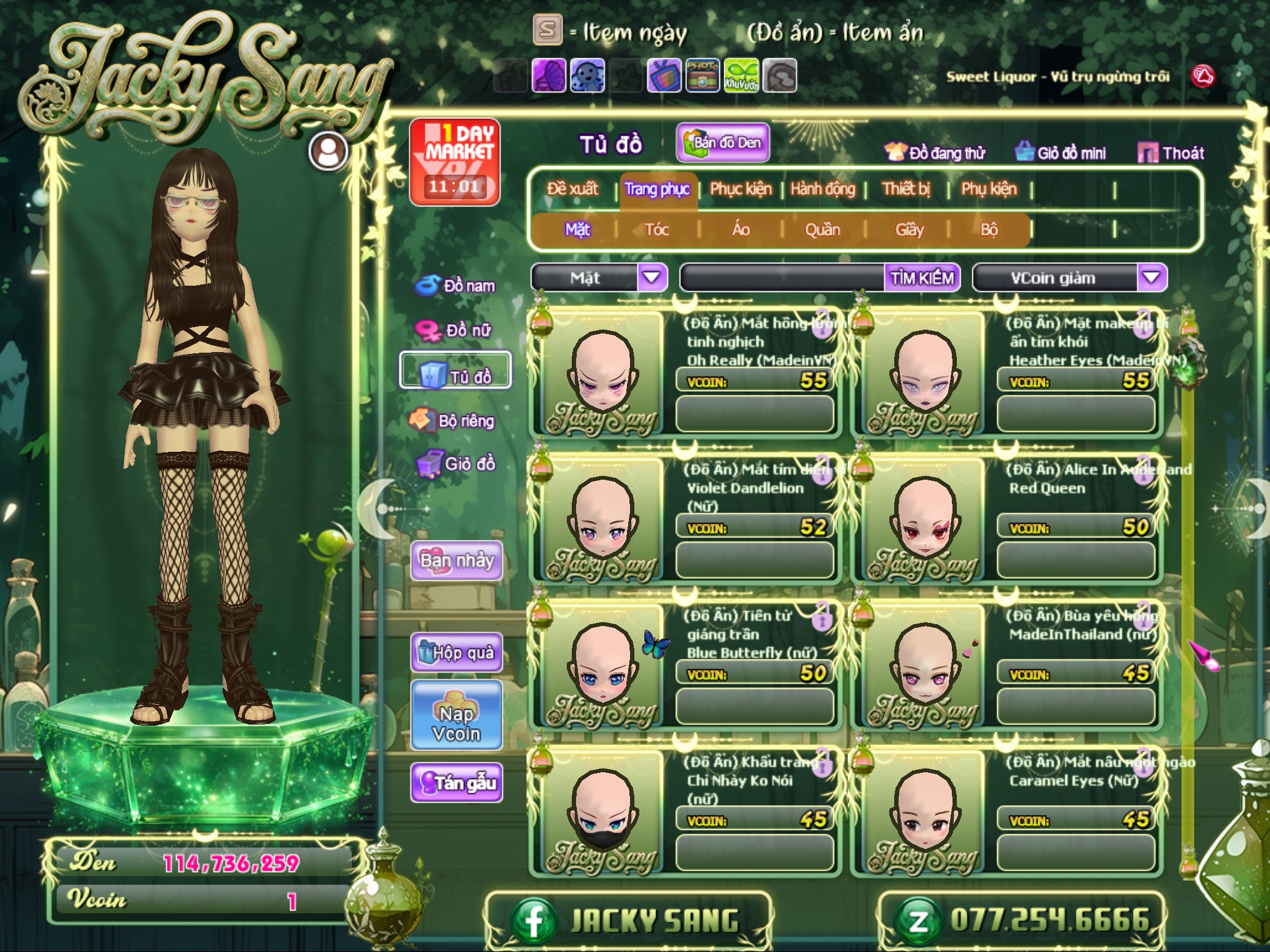
Task: Open the Bán đồ Đen button
Action: (x=723, y=143)
